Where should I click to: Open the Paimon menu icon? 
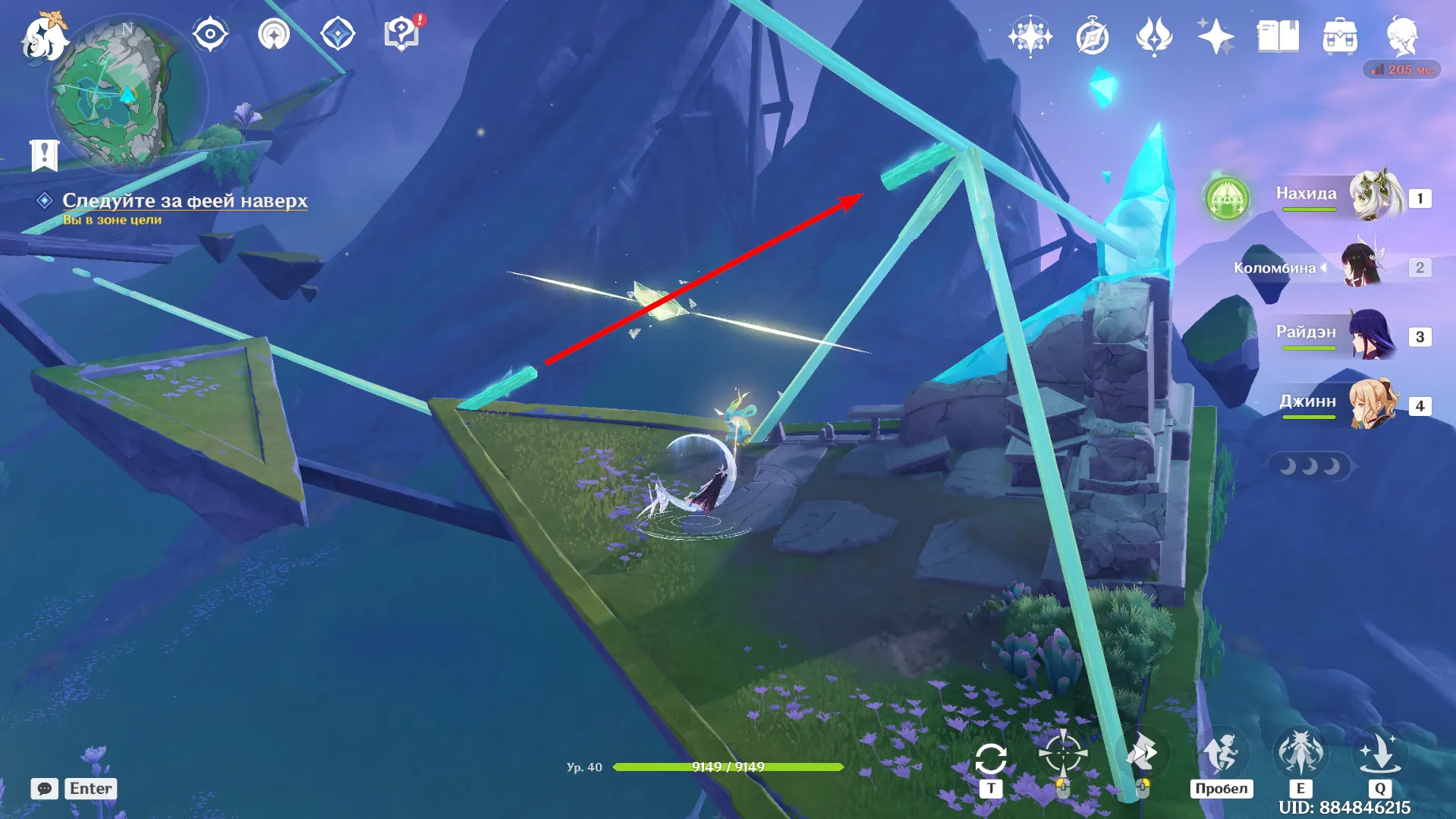(x=44, y=36)
